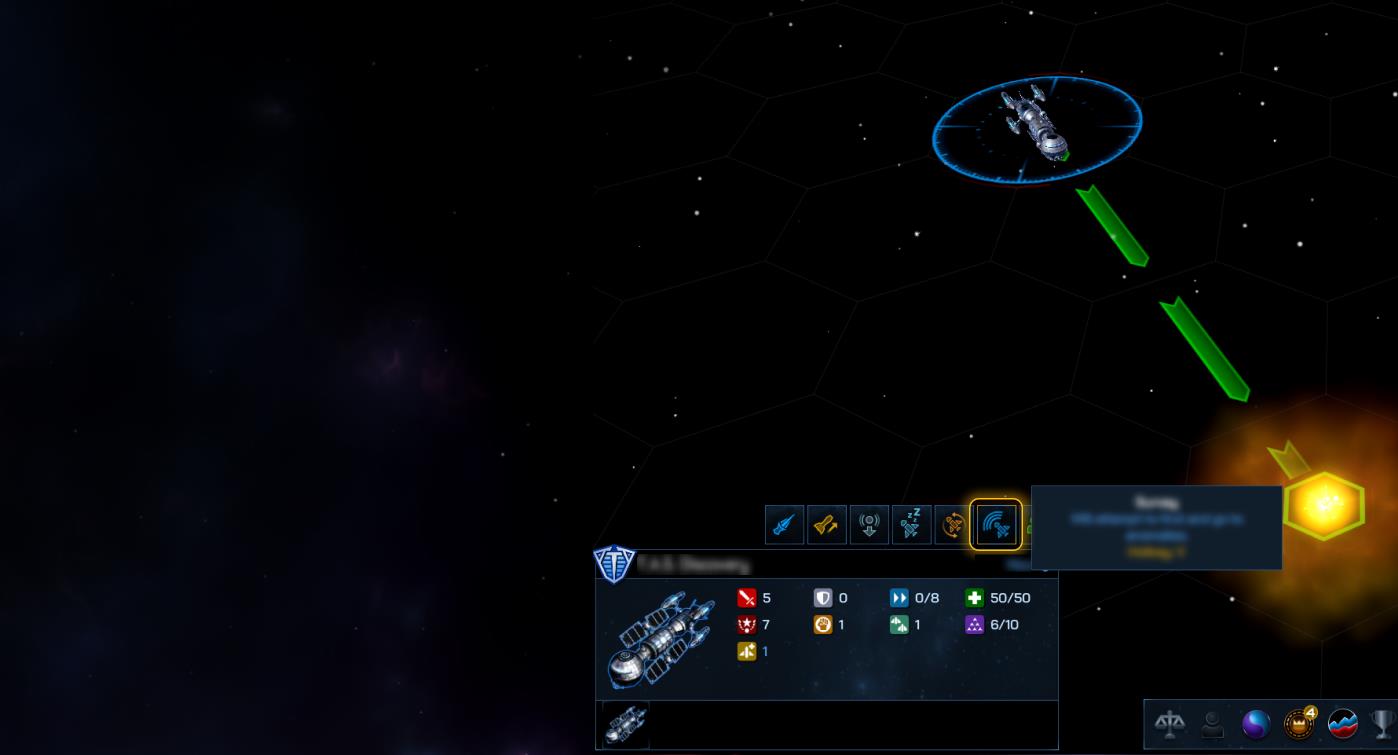Click the orange circular-arrows ship icon

point(953,525)
